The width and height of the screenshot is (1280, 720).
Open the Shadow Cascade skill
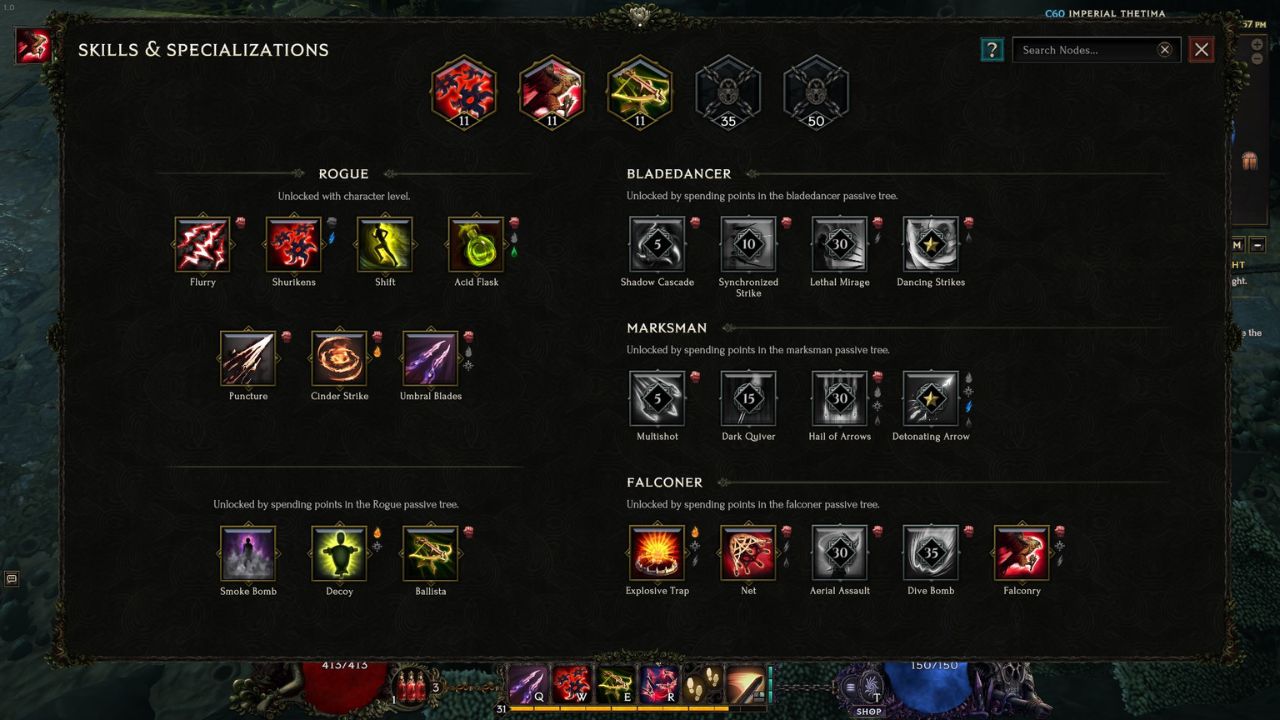(657, 243)
